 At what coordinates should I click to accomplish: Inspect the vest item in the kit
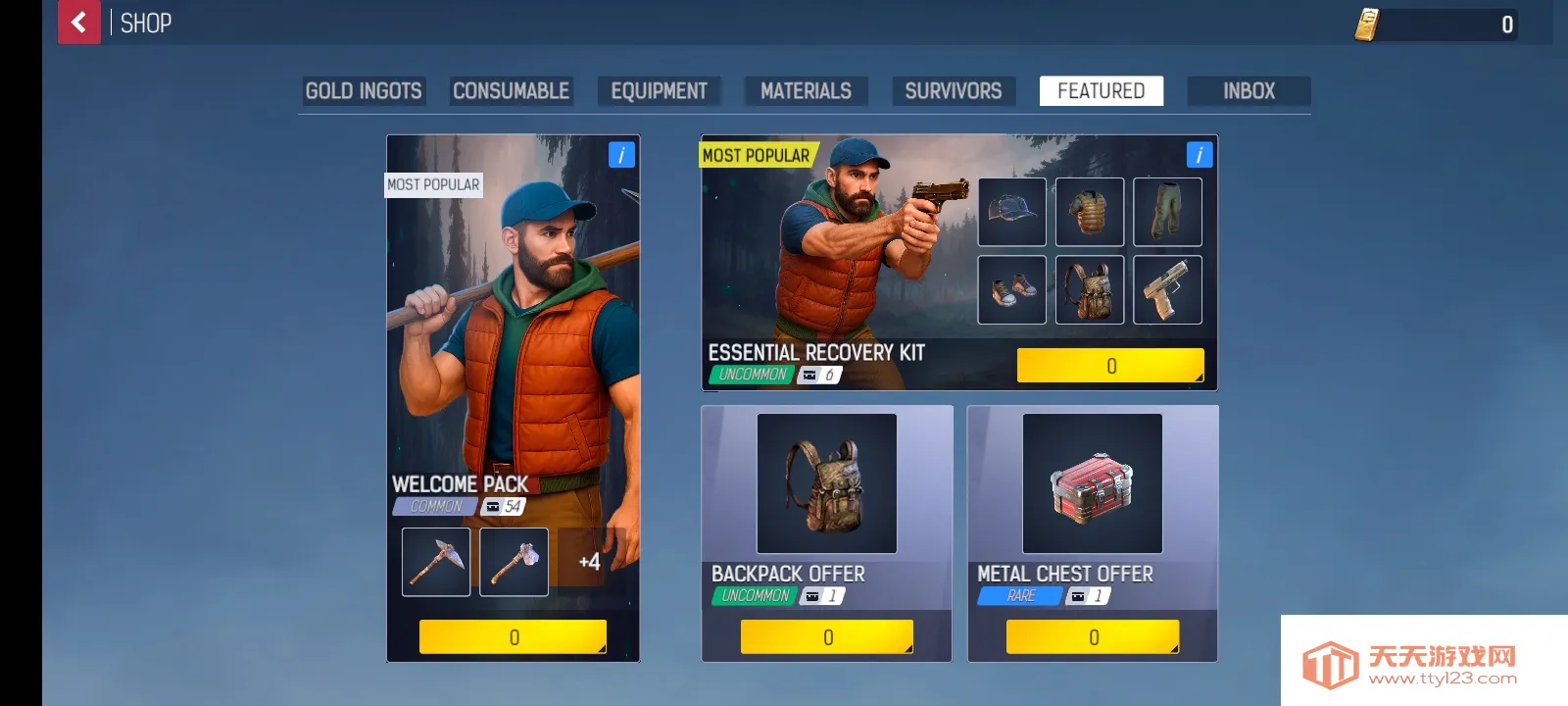pyautogui.click(x=1089, y=212)
